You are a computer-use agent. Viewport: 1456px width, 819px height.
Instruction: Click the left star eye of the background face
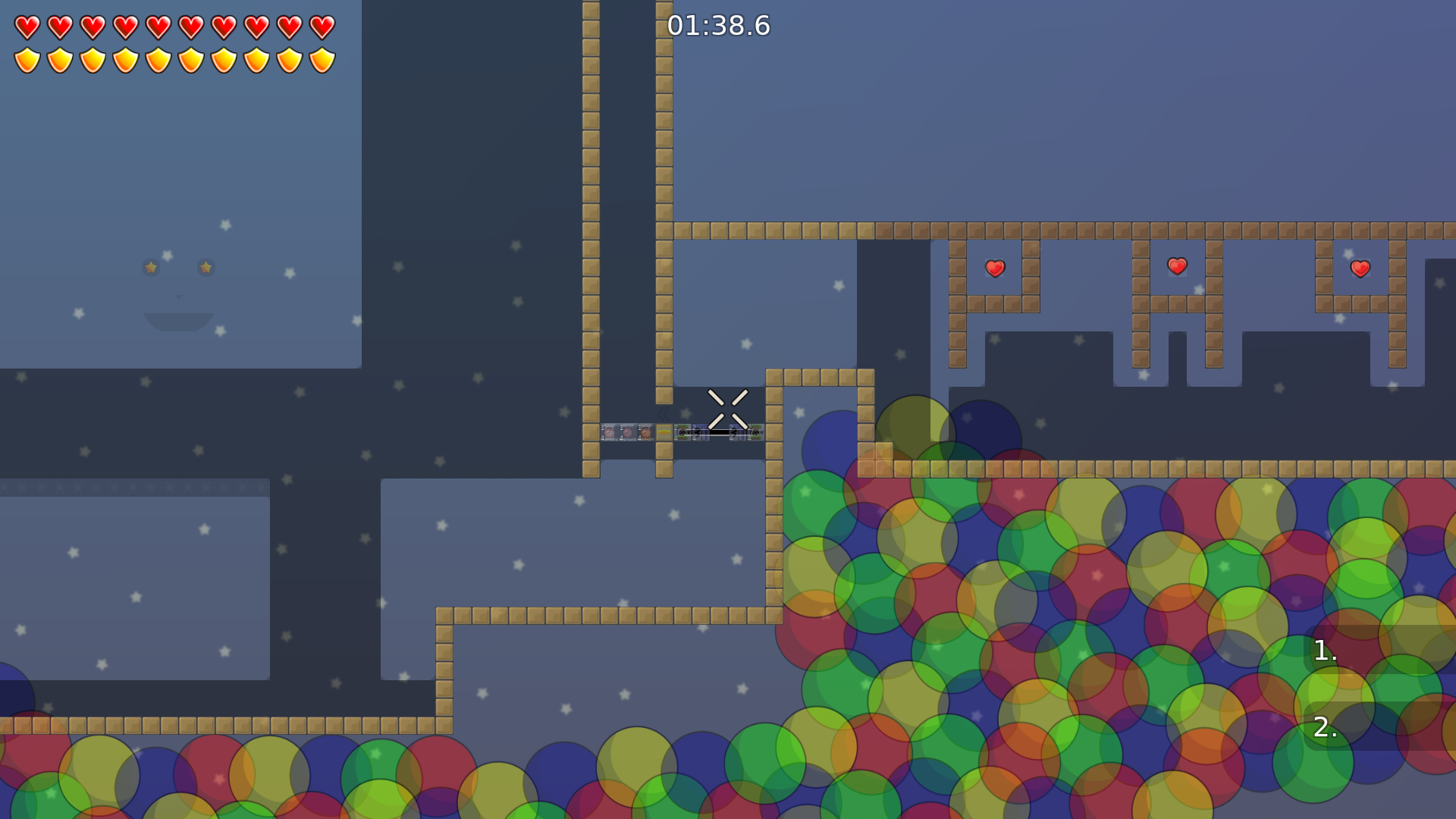pos(150,267)
